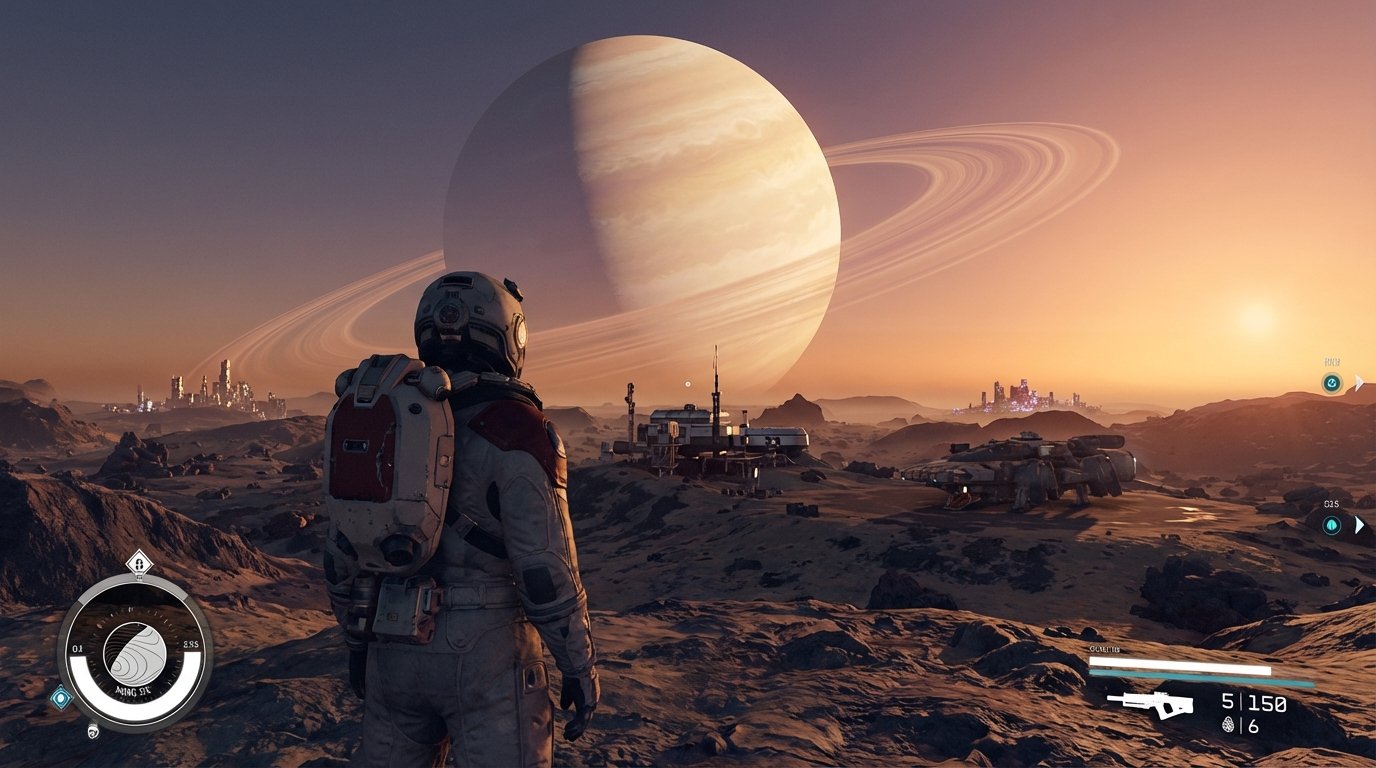
Task: Click the white quest marker above the distant outpost
Action: coord(687,384)
